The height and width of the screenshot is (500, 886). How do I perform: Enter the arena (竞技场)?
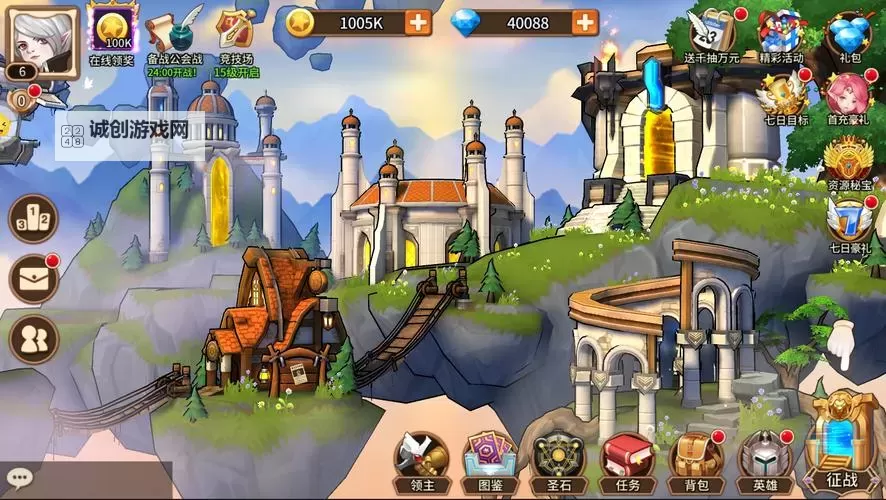tap(236, 30)
